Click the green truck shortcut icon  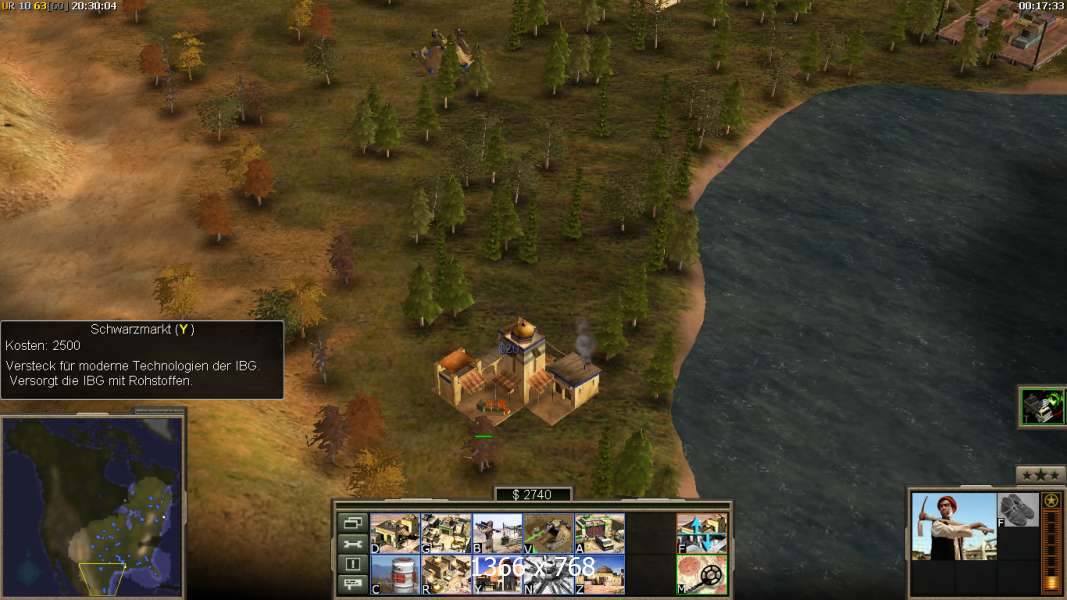1042,406
